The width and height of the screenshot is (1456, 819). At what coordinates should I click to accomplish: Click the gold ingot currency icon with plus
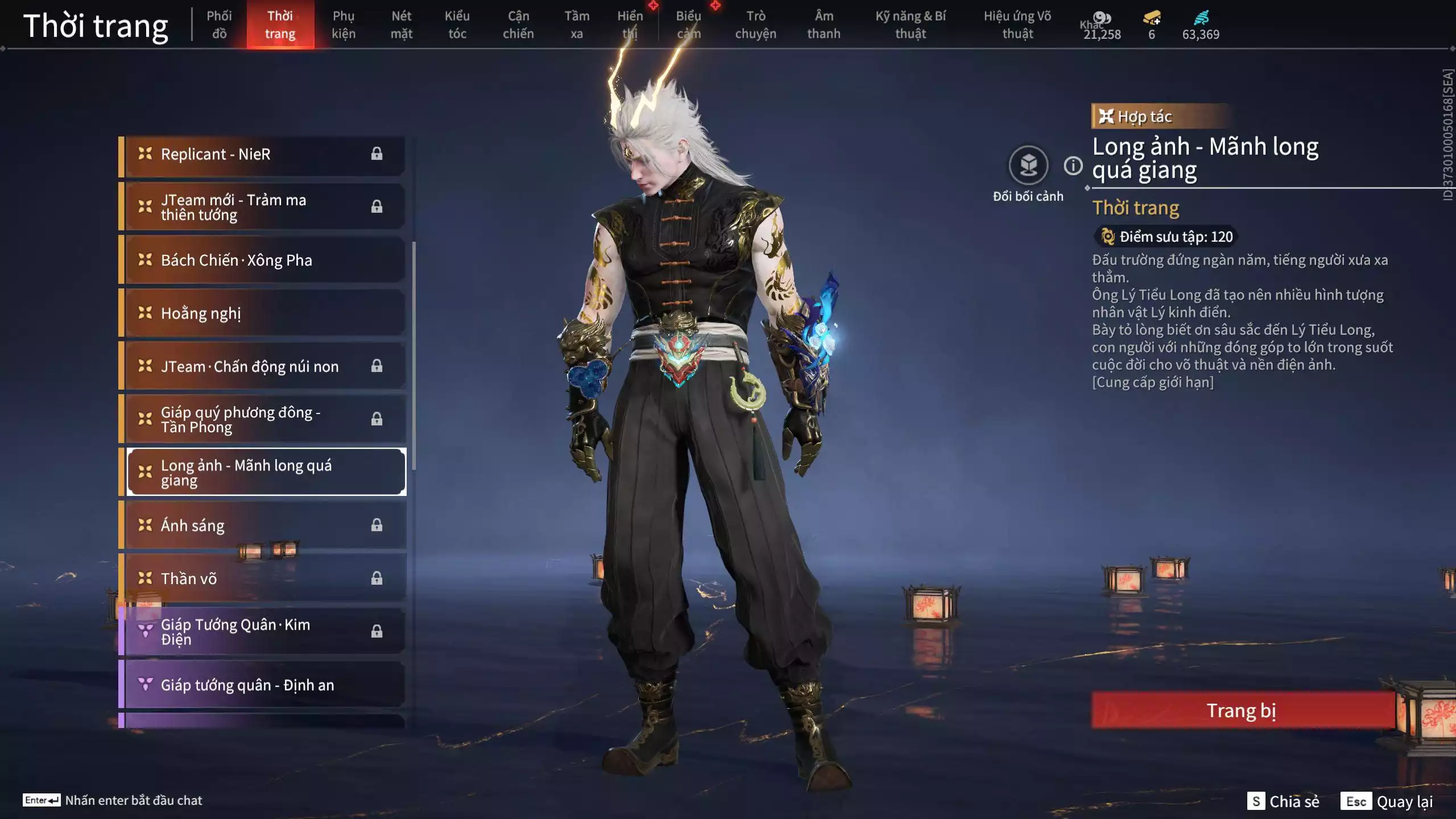[1150, 19]
